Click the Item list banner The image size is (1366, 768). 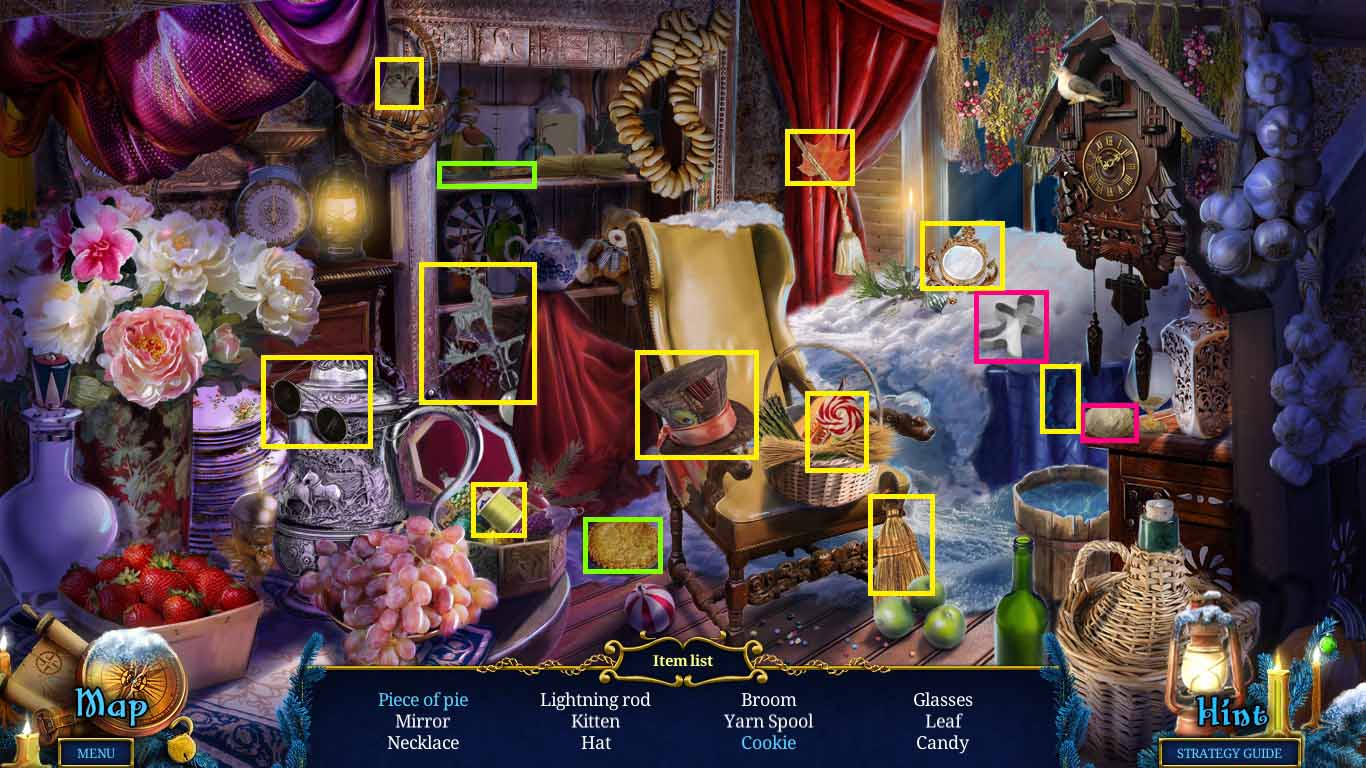pyautogui.click(x=683, y=660)
